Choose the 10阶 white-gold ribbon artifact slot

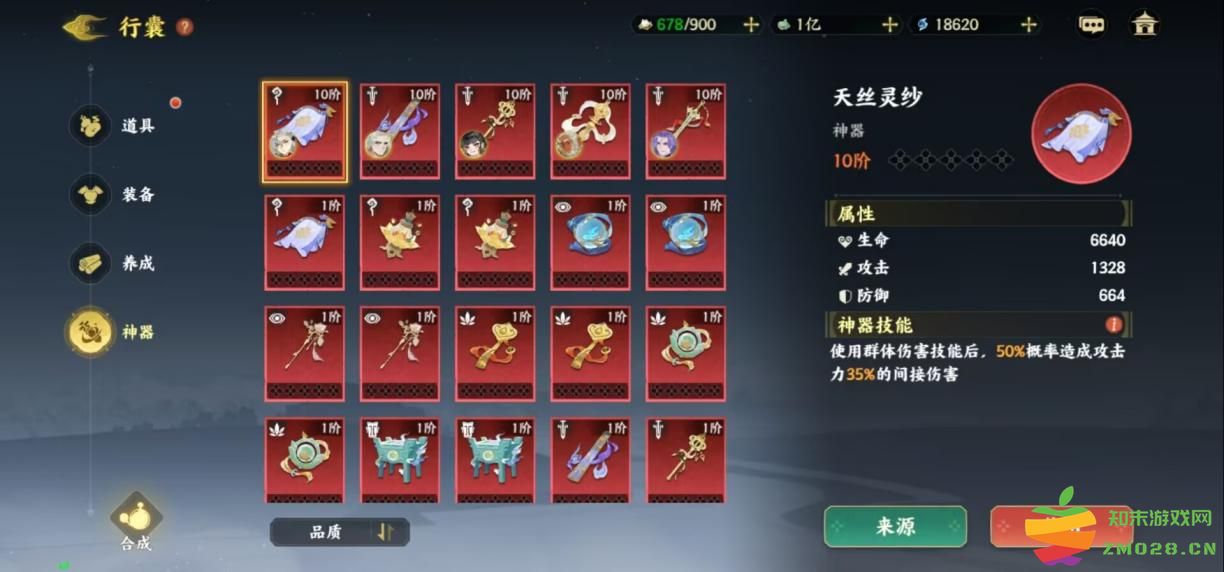(x=591, y=132)
